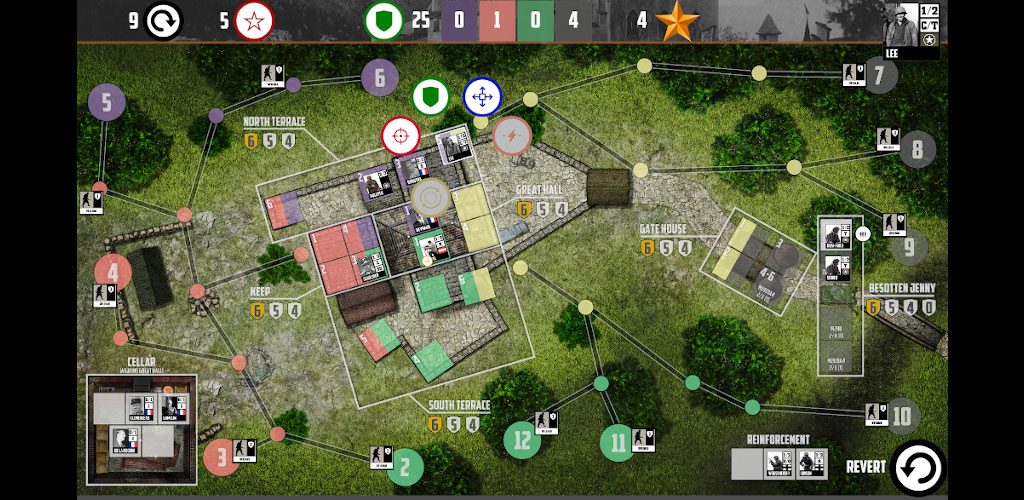Select the attacker counter beside spot 3
This screenshot has width=1024, height=500.
click(x=243, y=451)
